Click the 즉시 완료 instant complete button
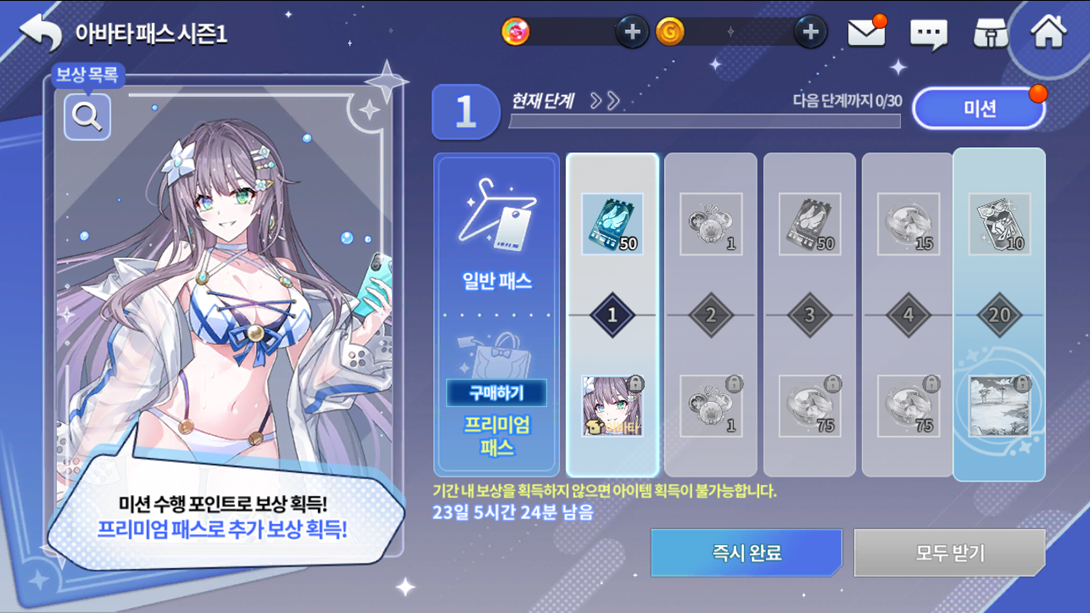 746,553
